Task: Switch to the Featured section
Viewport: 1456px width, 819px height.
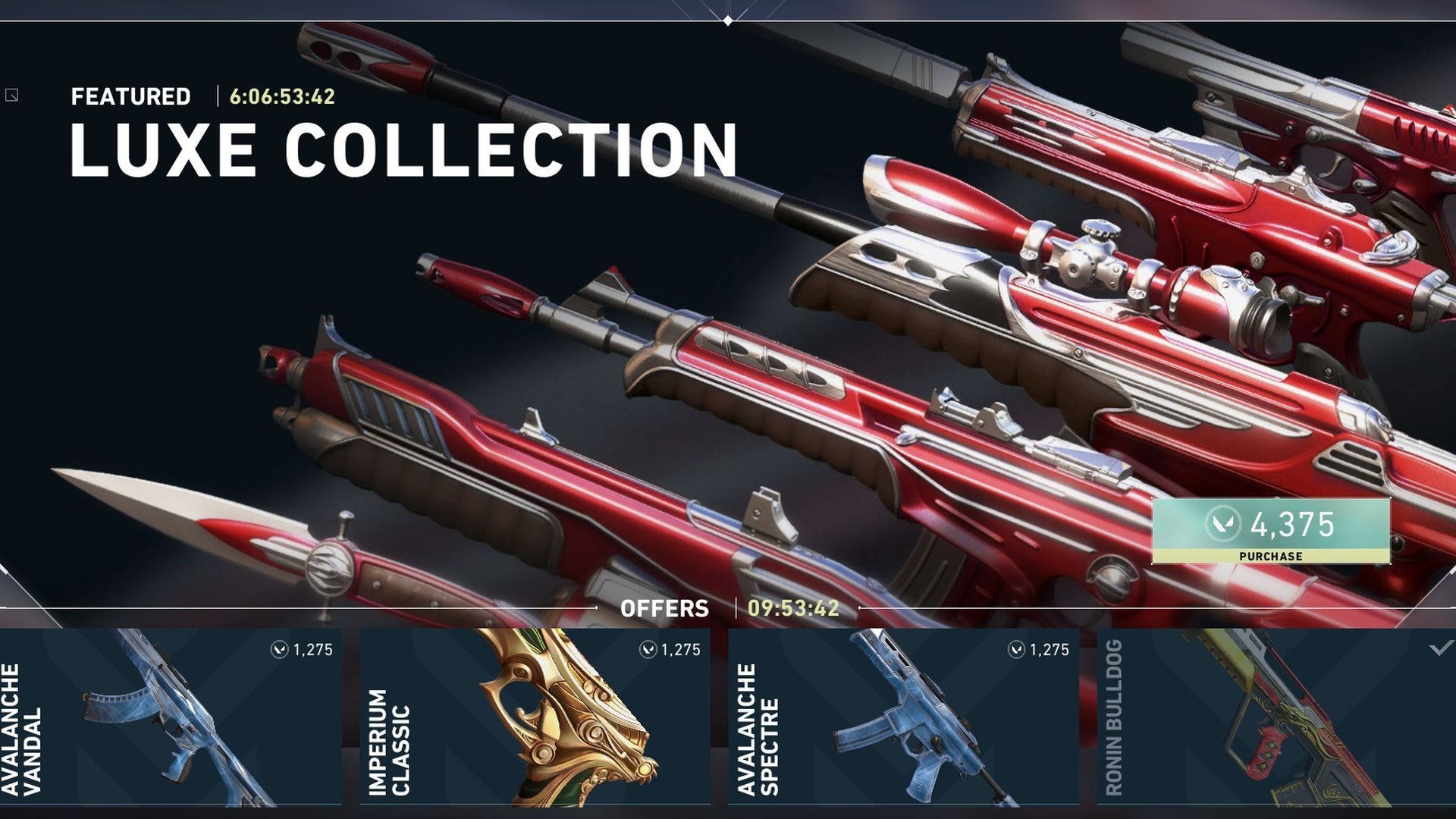Action: (x=130, y=96)
